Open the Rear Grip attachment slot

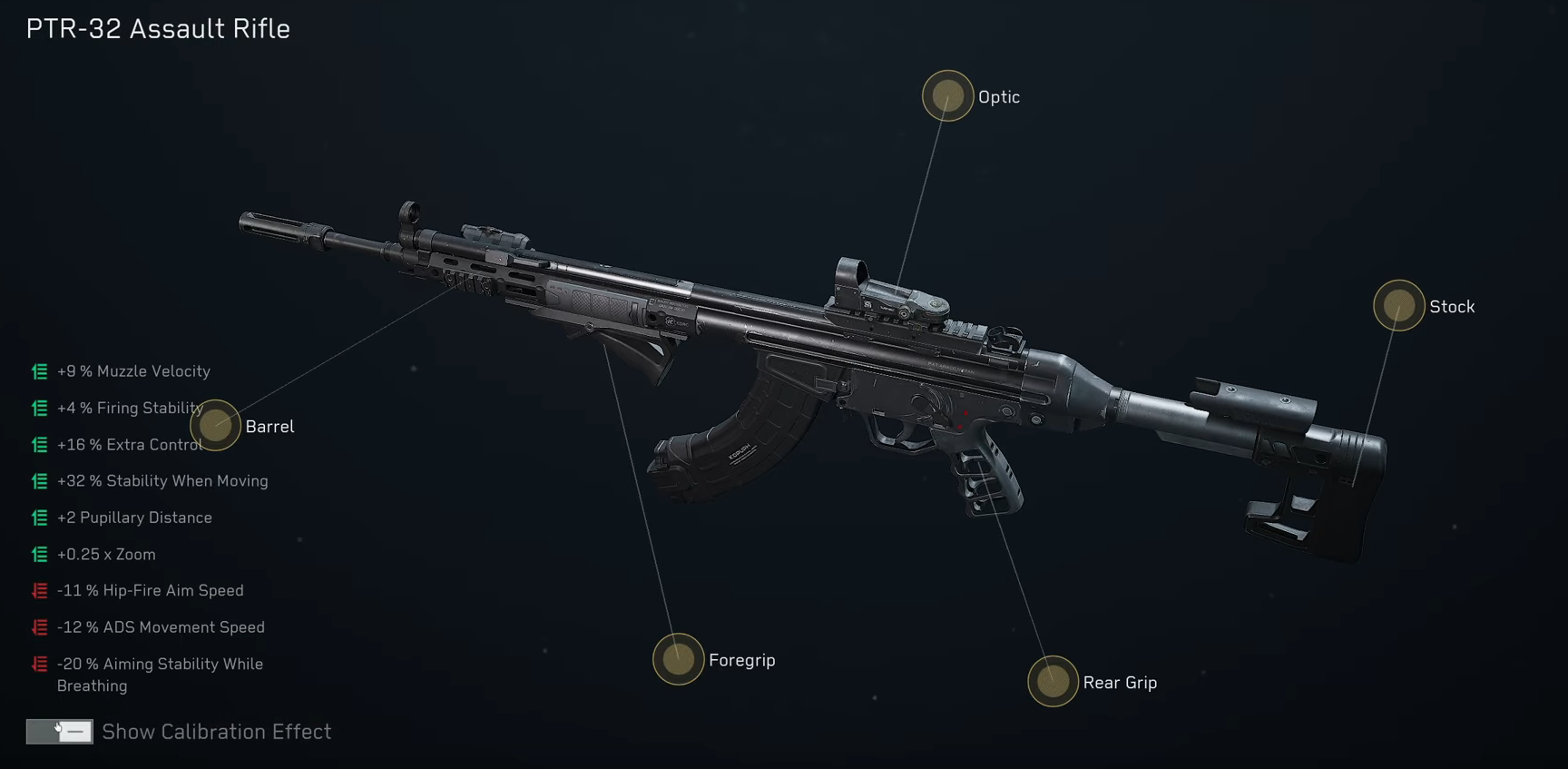(x=1053, y=682)
